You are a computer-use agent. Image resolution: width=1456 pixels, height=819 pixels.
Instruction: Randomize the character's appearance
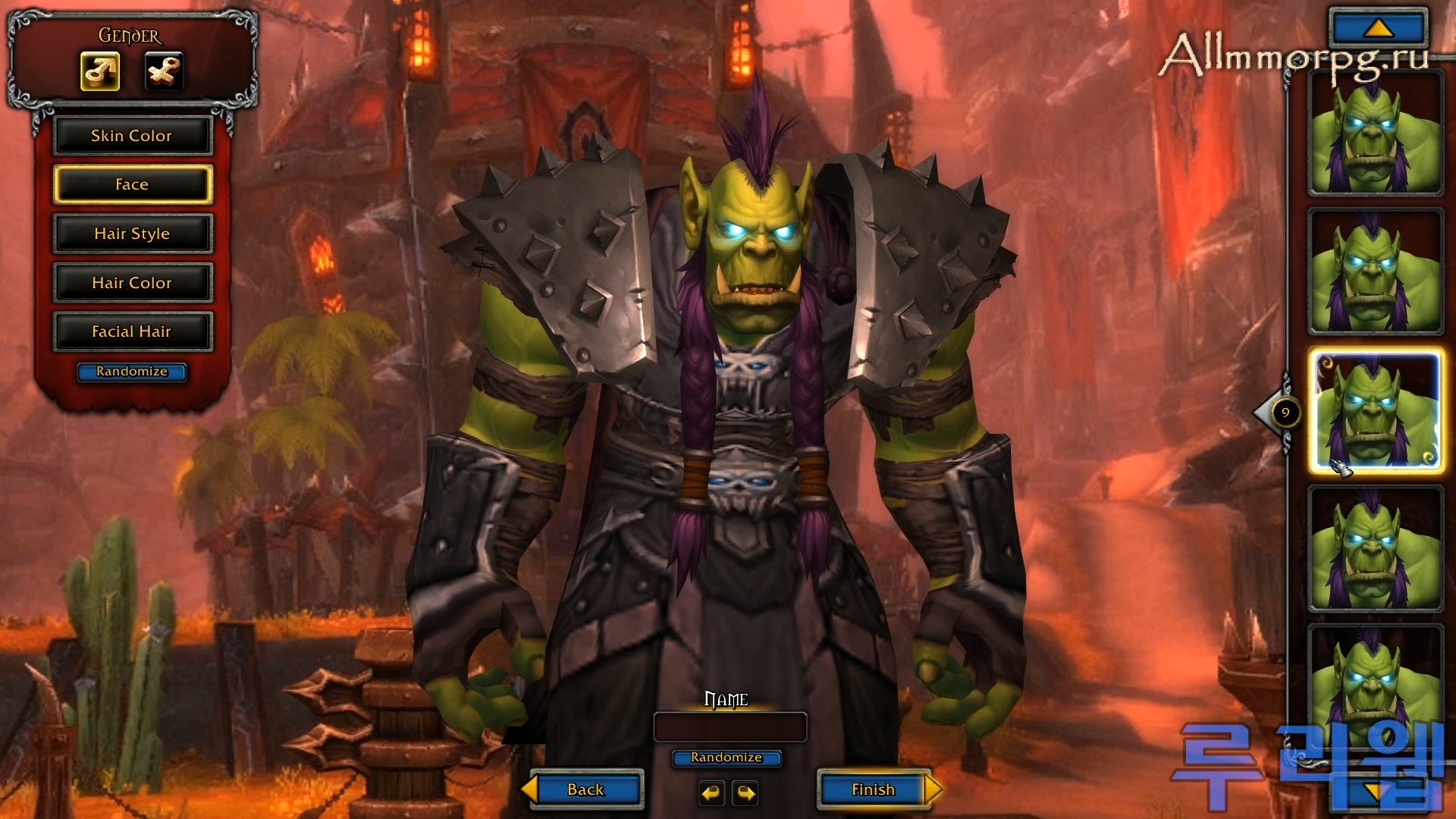132,372
